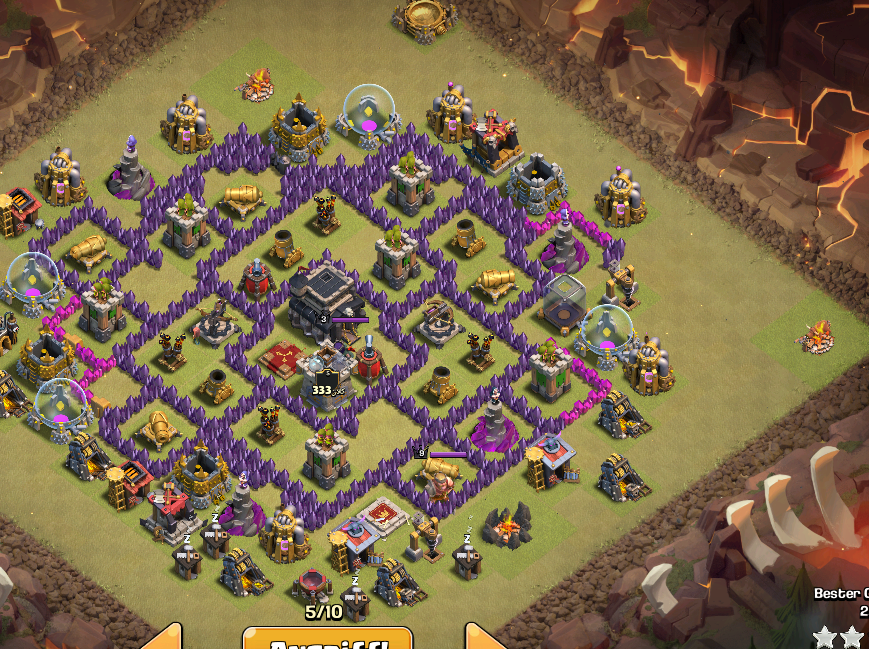
Task: Show the next enemy base arrow
Action: (487, 639)
